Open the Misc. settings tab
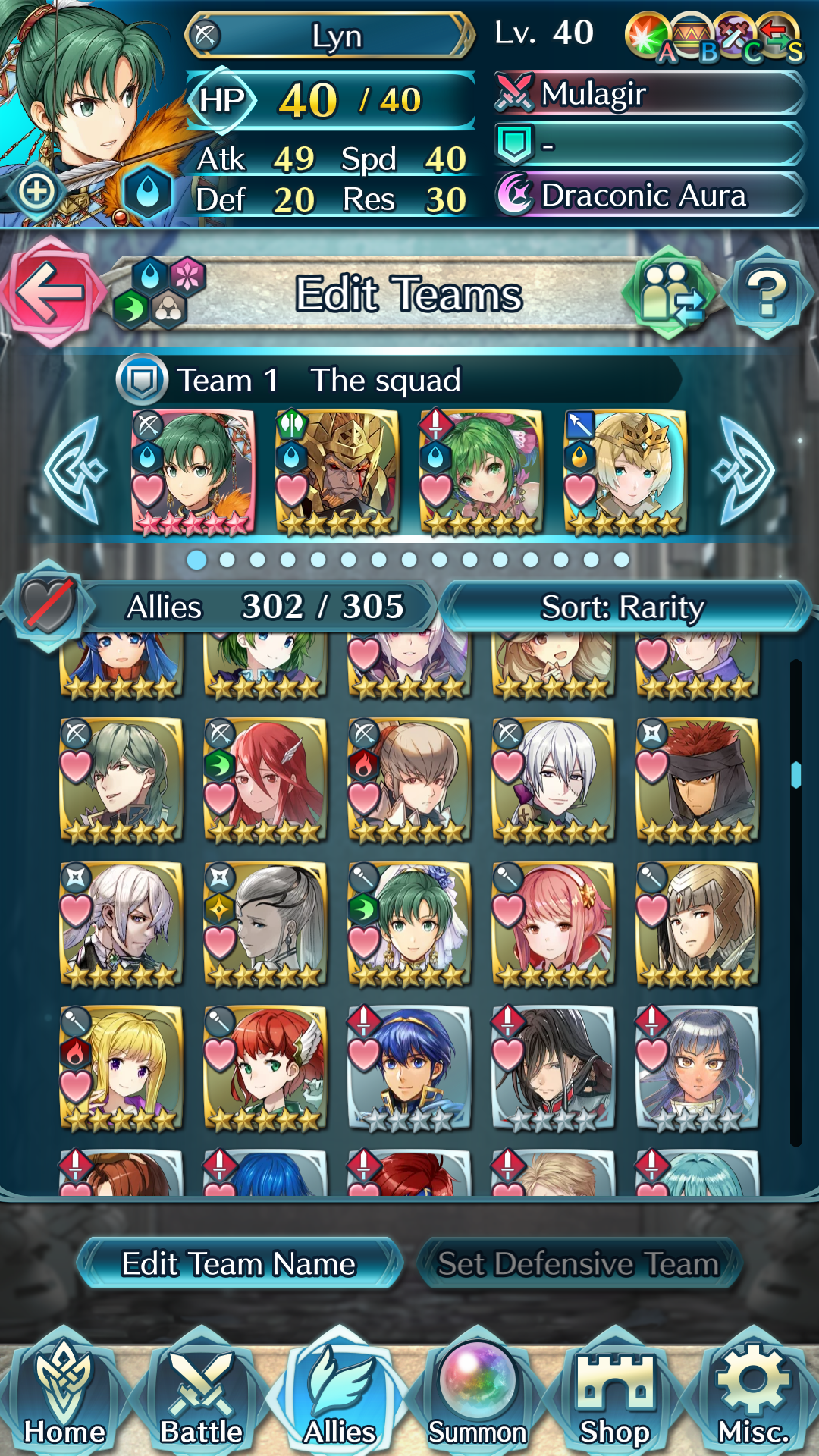Image resolution: width=819 pixels, height=1456 pixels. tap(754, 1395)
